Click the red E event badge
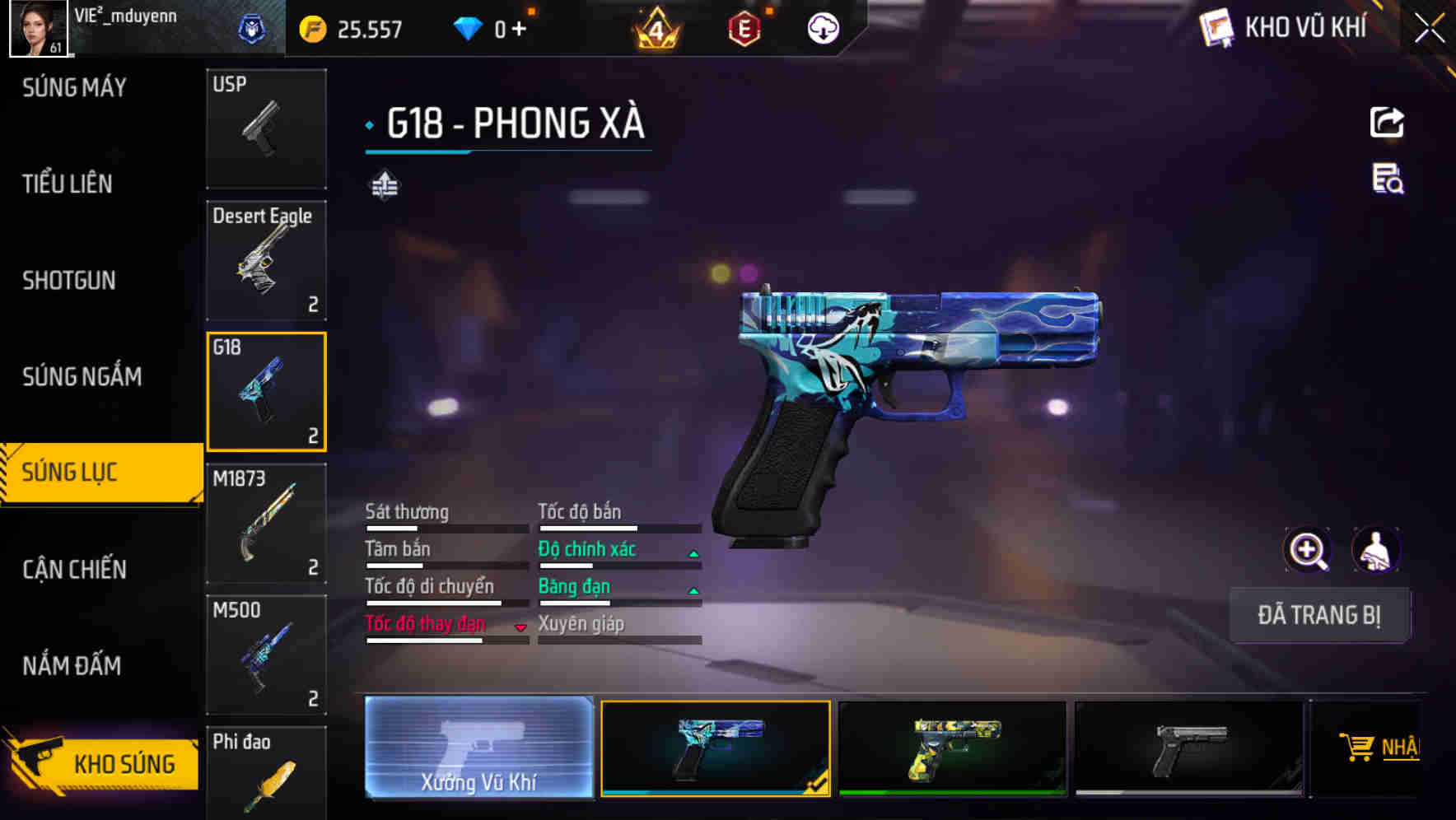The height and width of the screenshot is (820, 1456). click(743, 29)
